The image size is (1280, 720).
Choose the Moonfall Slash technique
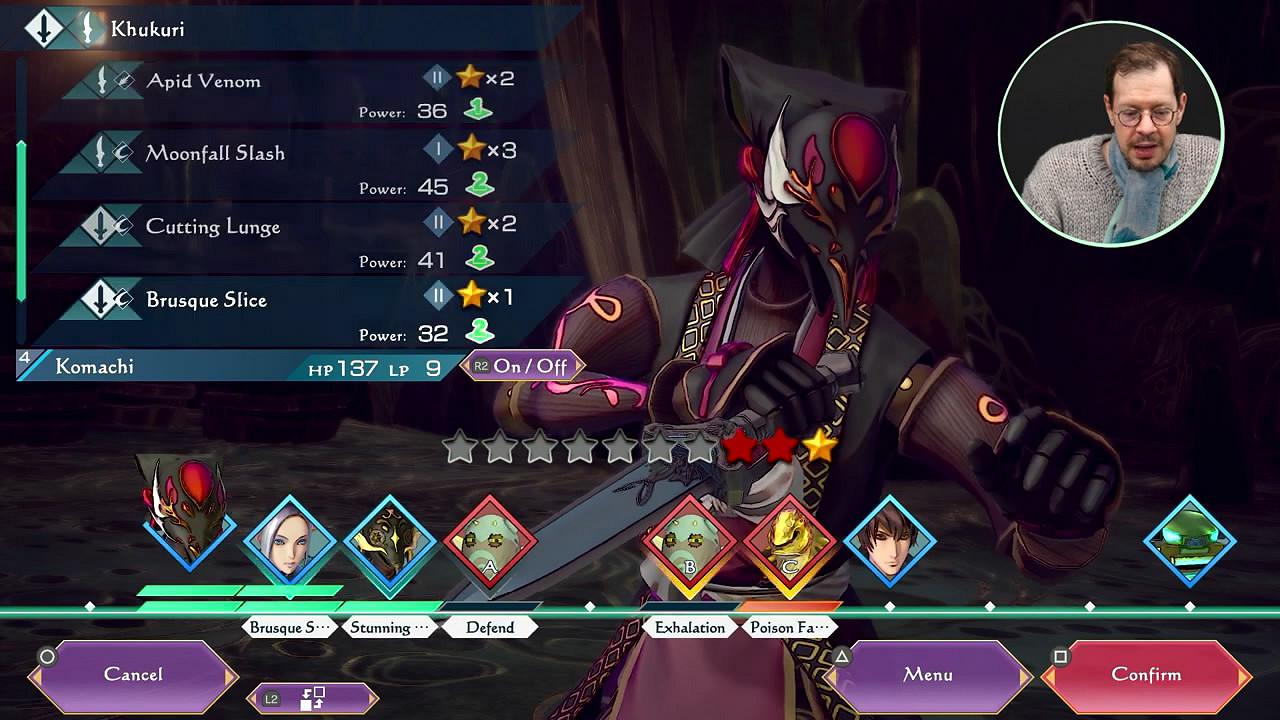click(x=215, y=154)
